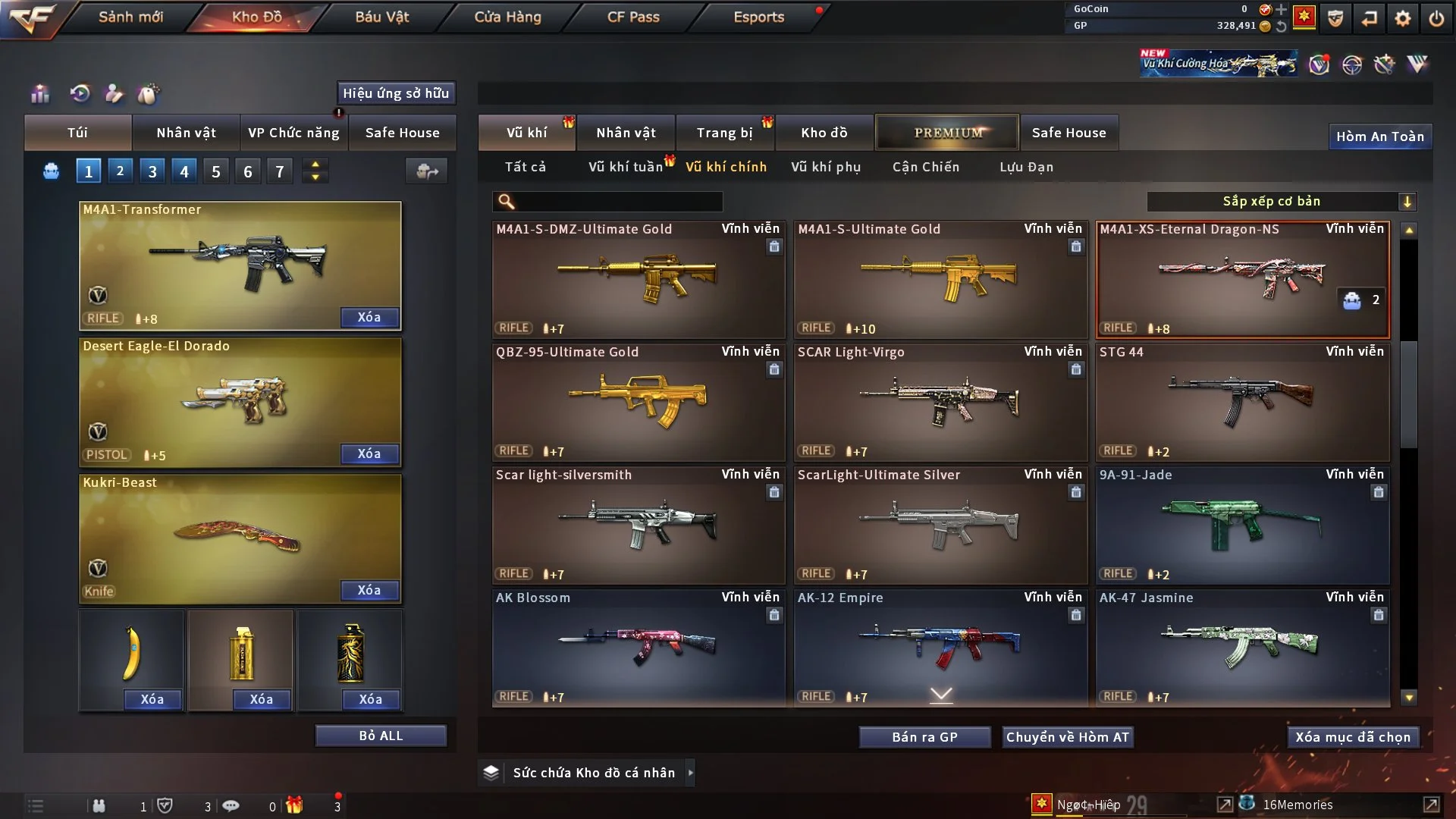Screen dimensions: 1456x819
Task: Pick the 9A-91-Jade weapon tile
Action: (x=1242, y=525)
